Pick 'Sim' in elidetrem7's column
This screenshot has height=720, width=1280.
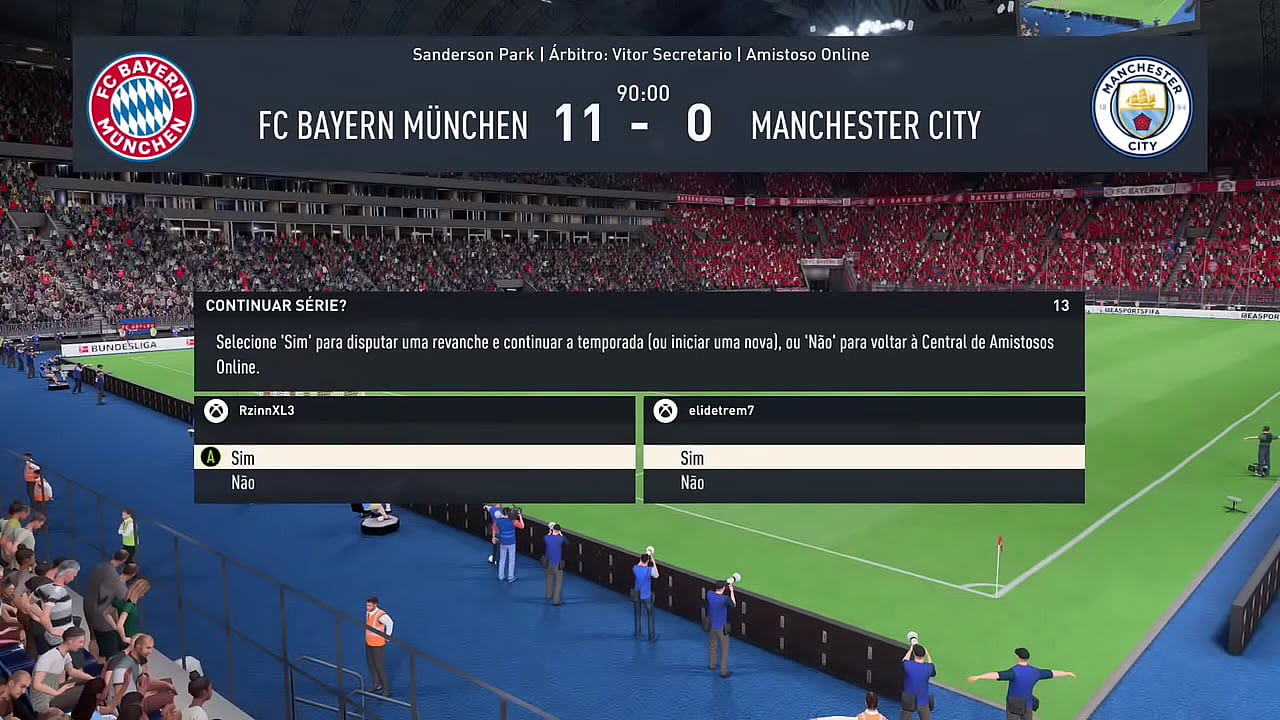point(692,458)
